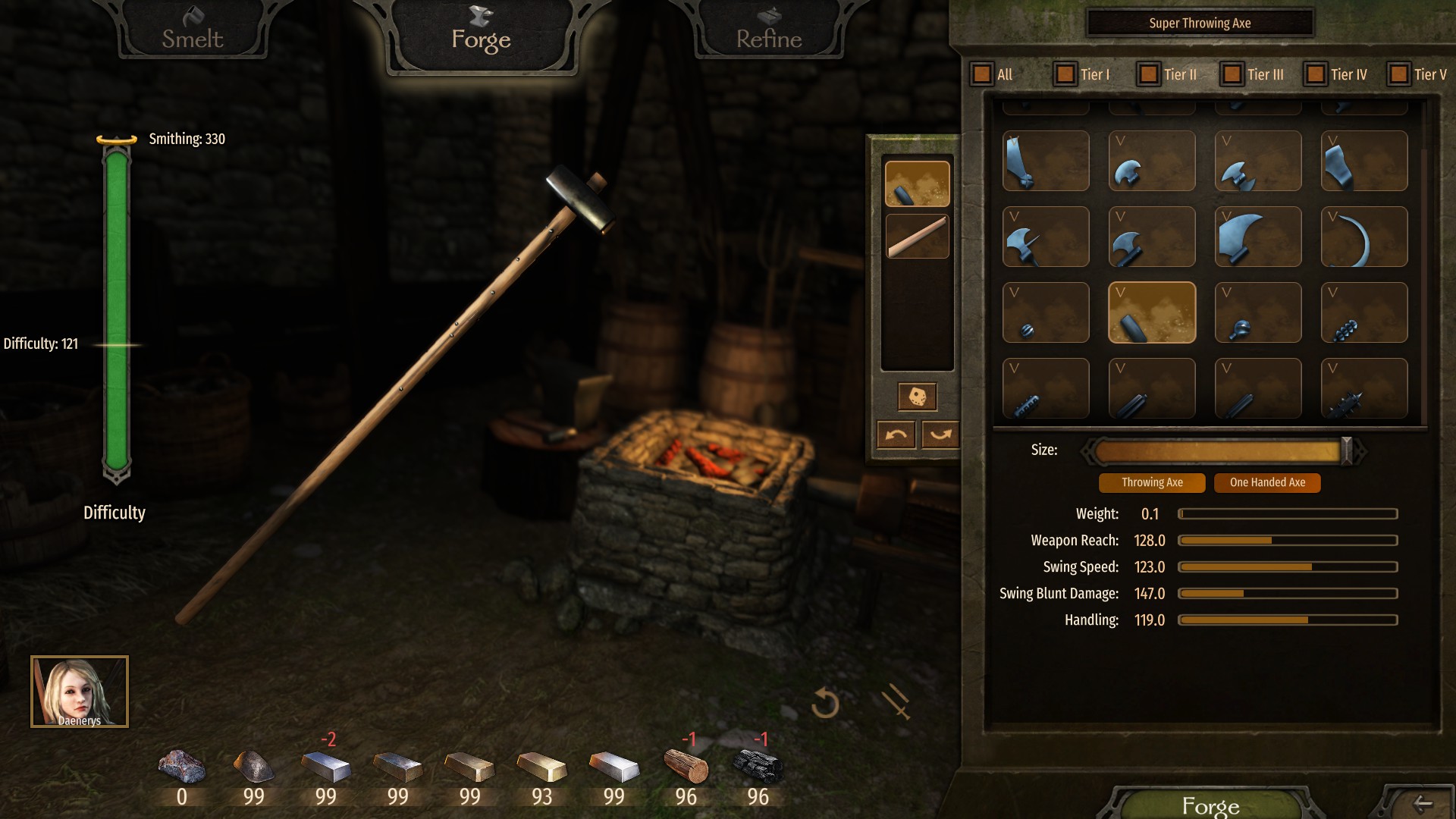This screenshot has width=1456, height=819.
Task: Toggle the Tier I filter
Action: (1065, 74)
